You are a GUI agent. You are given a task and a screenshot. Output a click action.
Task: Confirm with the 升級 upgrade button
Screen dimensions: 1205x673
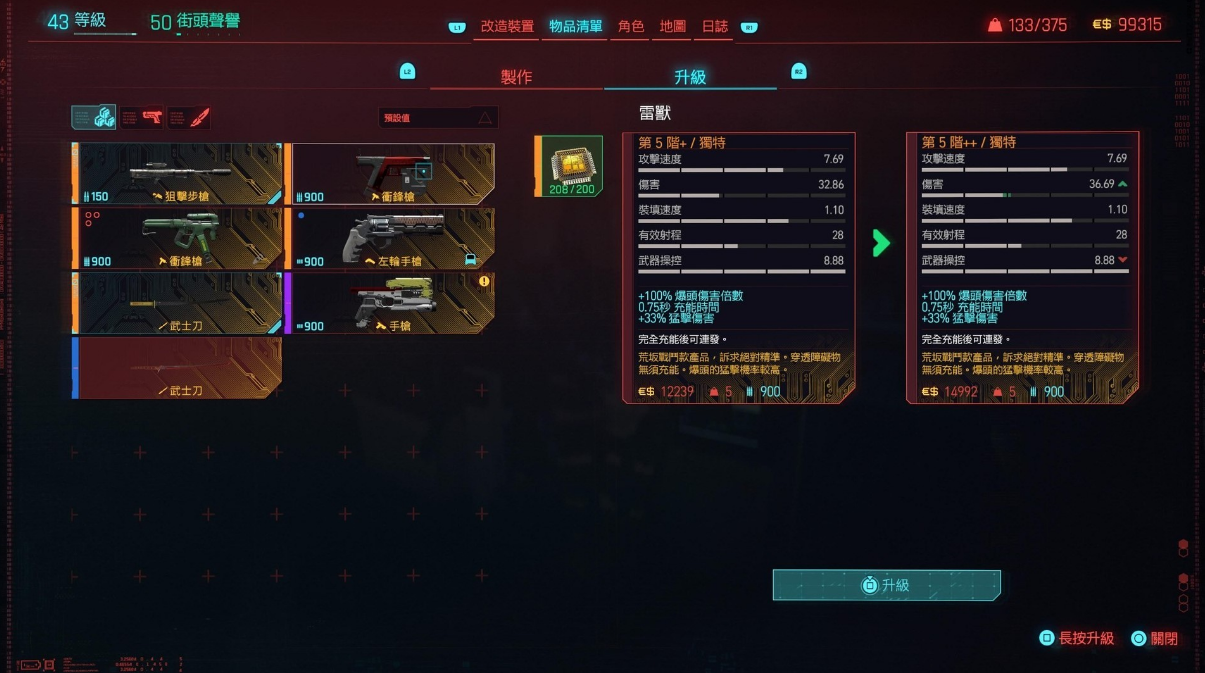[886, 585]
